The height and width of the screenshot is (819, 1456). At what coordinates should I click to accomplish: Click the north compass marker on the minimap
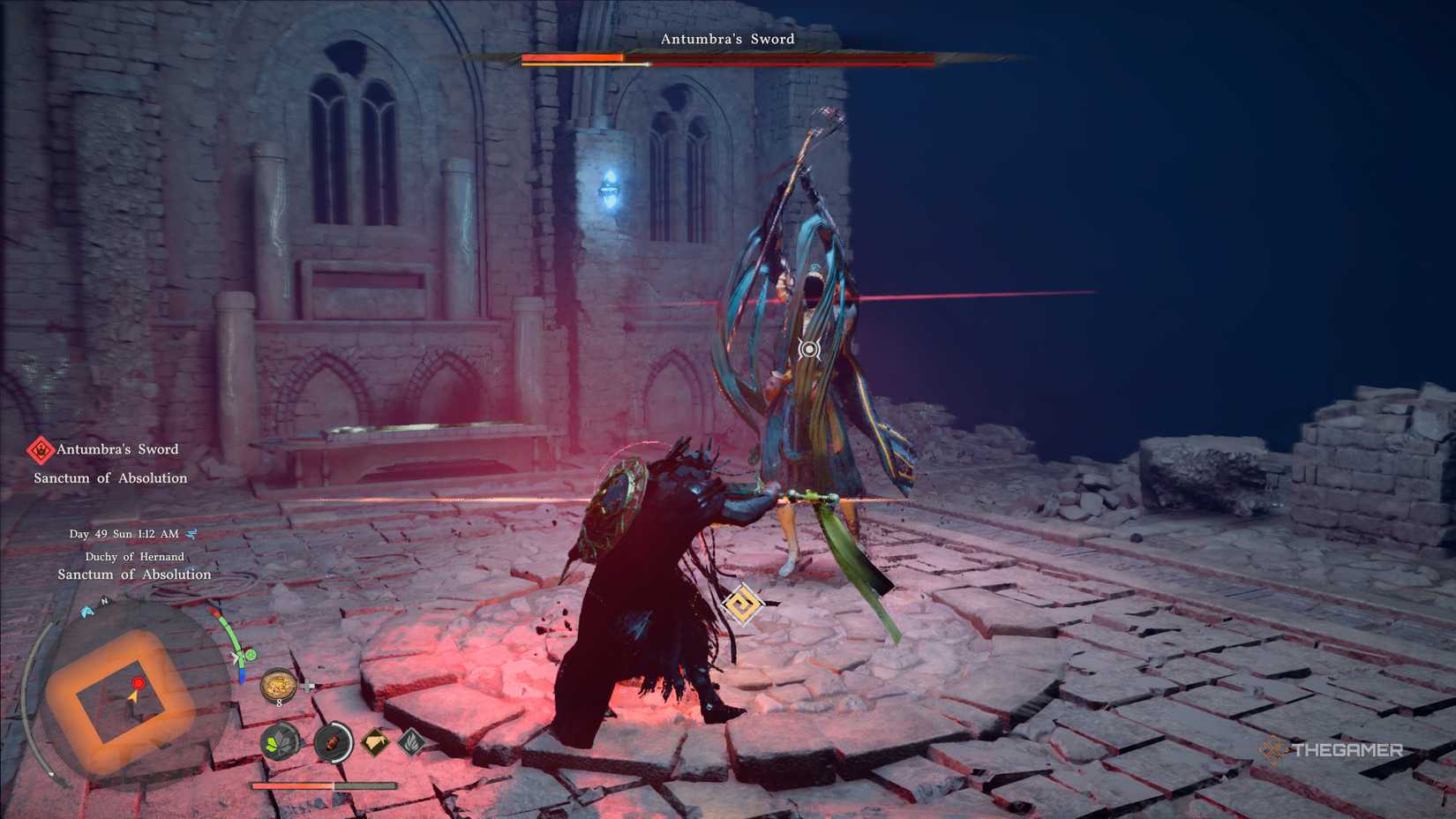(104, 601)
